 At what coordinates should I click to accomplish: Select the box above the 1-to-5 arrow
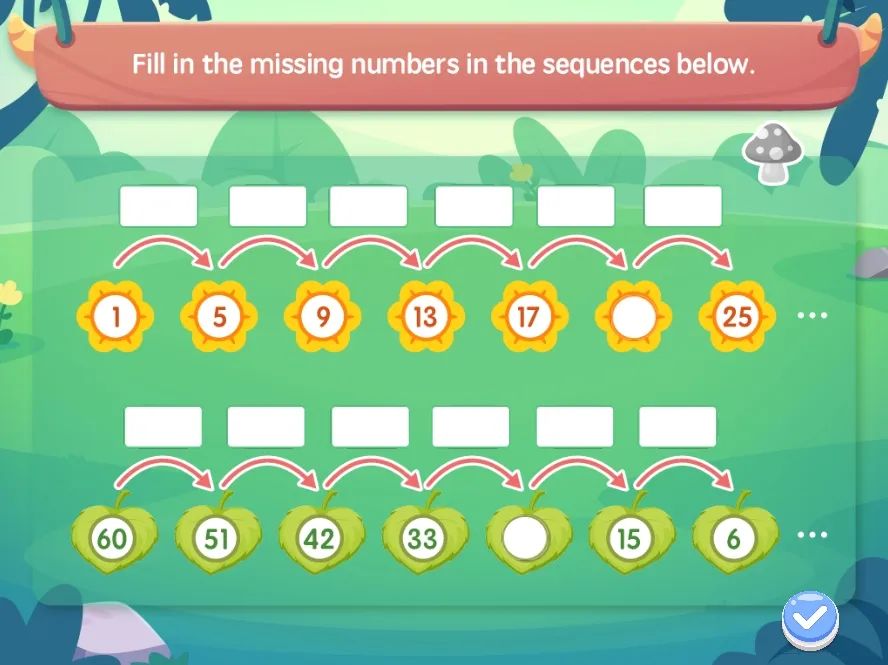point(158,206)
